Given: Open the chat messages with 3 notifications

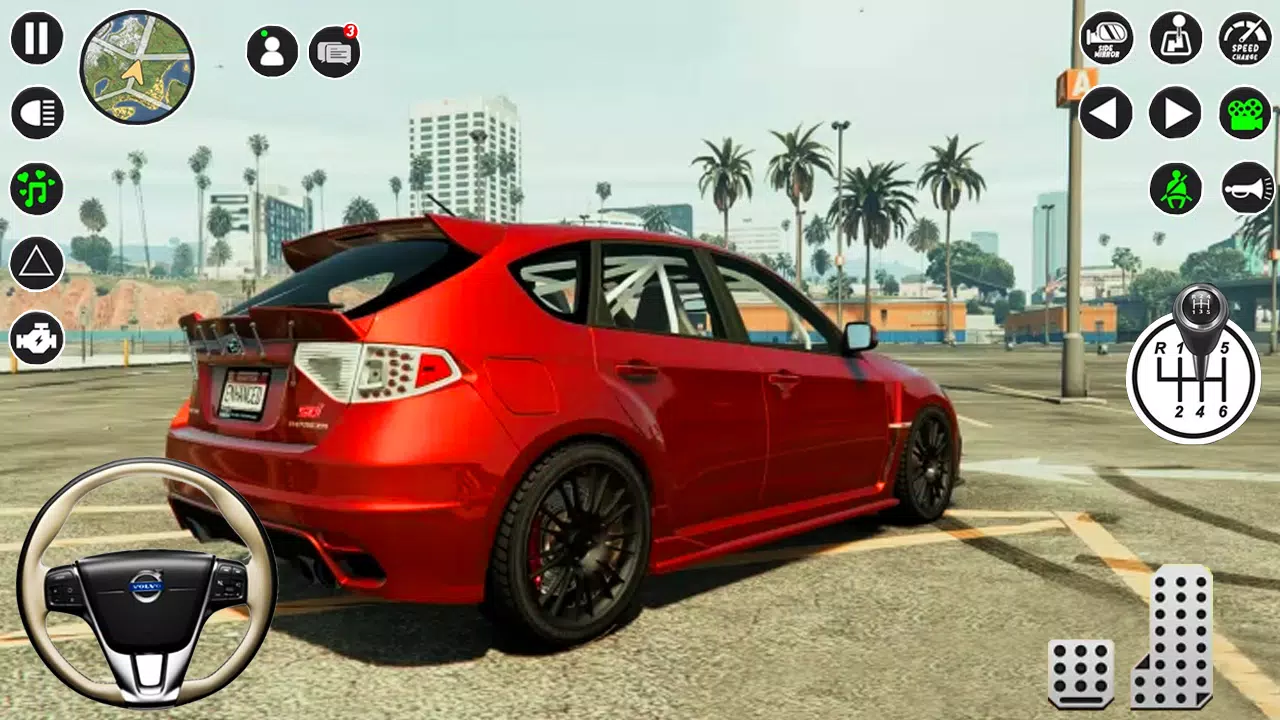Looking at the screenshot, I should 334,52.
